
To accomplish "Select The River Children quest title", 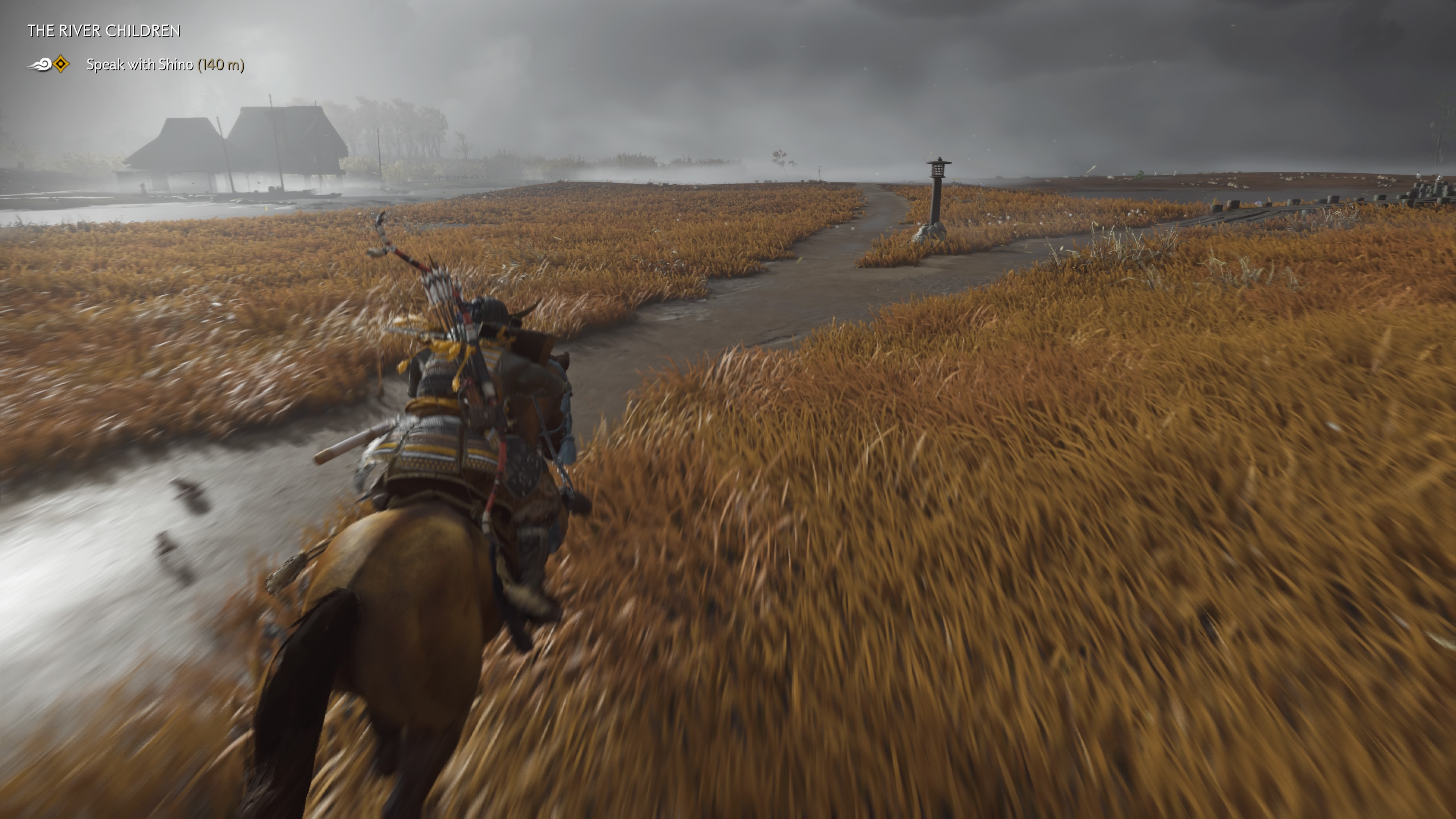I will tap(104, 31).
